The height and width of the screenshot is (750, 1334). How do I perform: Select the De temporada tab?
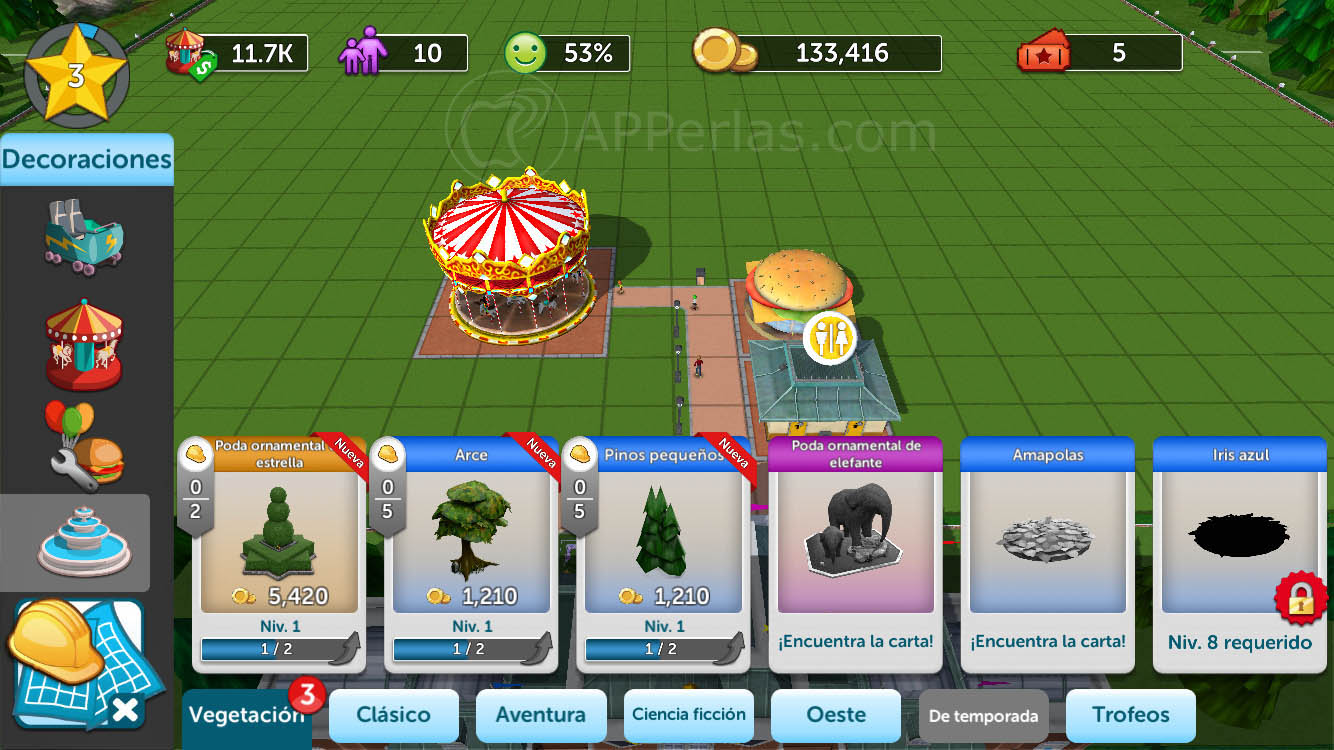pyautogui.click(x=983, y=716)
